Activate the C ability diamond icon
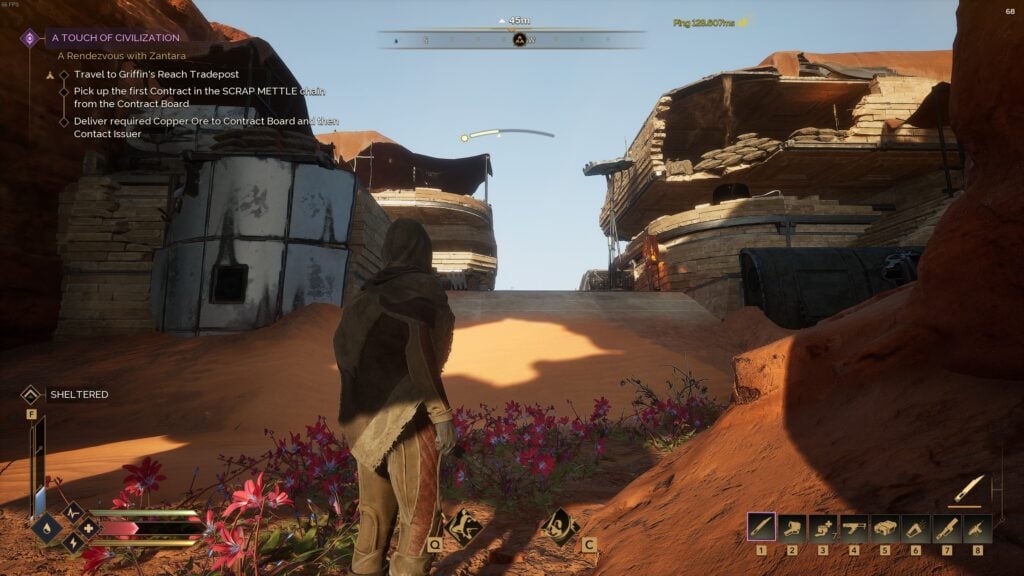This screenshot has width=1024, height=576. 558,525
